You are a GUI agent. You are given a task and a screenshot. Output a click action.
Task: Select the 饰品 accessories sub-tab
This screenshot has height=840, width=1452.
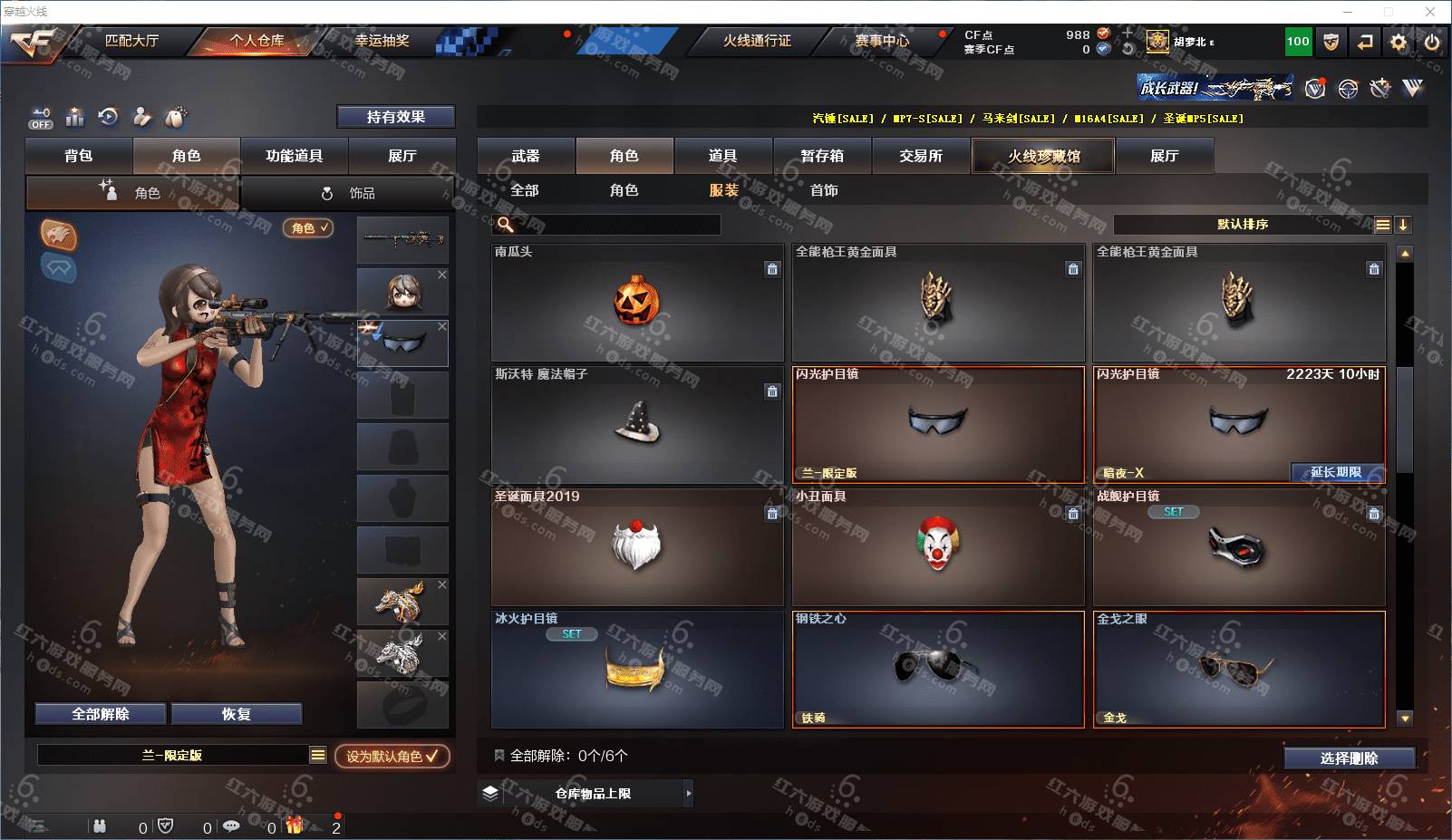pos(350,193)
